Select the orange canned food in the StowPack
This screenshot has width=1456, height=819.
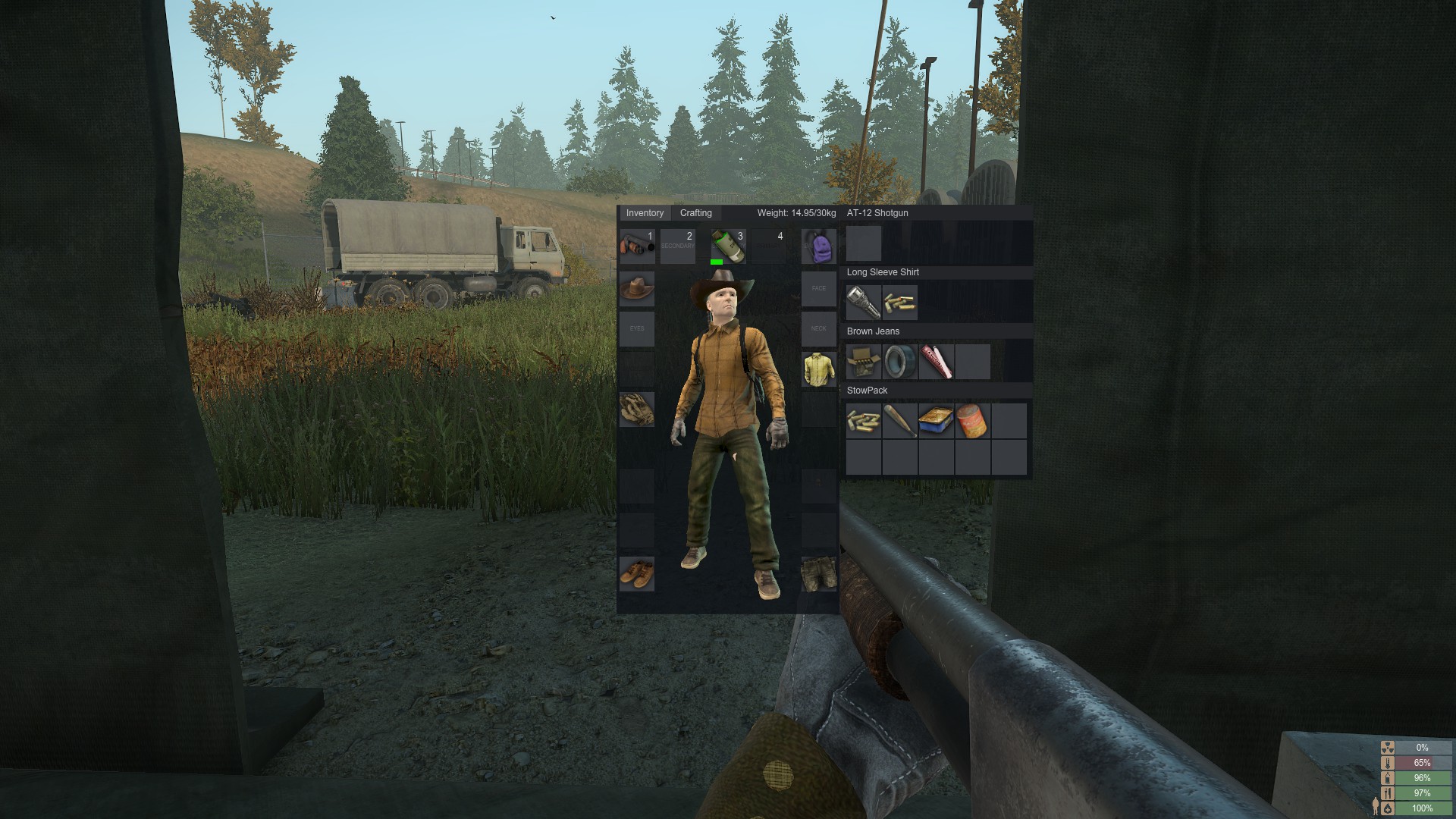(x=972, y=421)
